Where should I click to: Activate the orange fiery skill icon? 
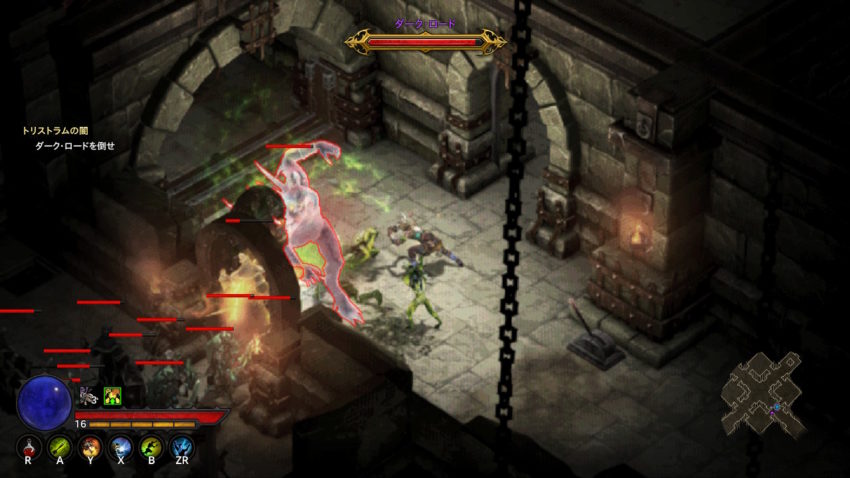[x=90, y=448]
